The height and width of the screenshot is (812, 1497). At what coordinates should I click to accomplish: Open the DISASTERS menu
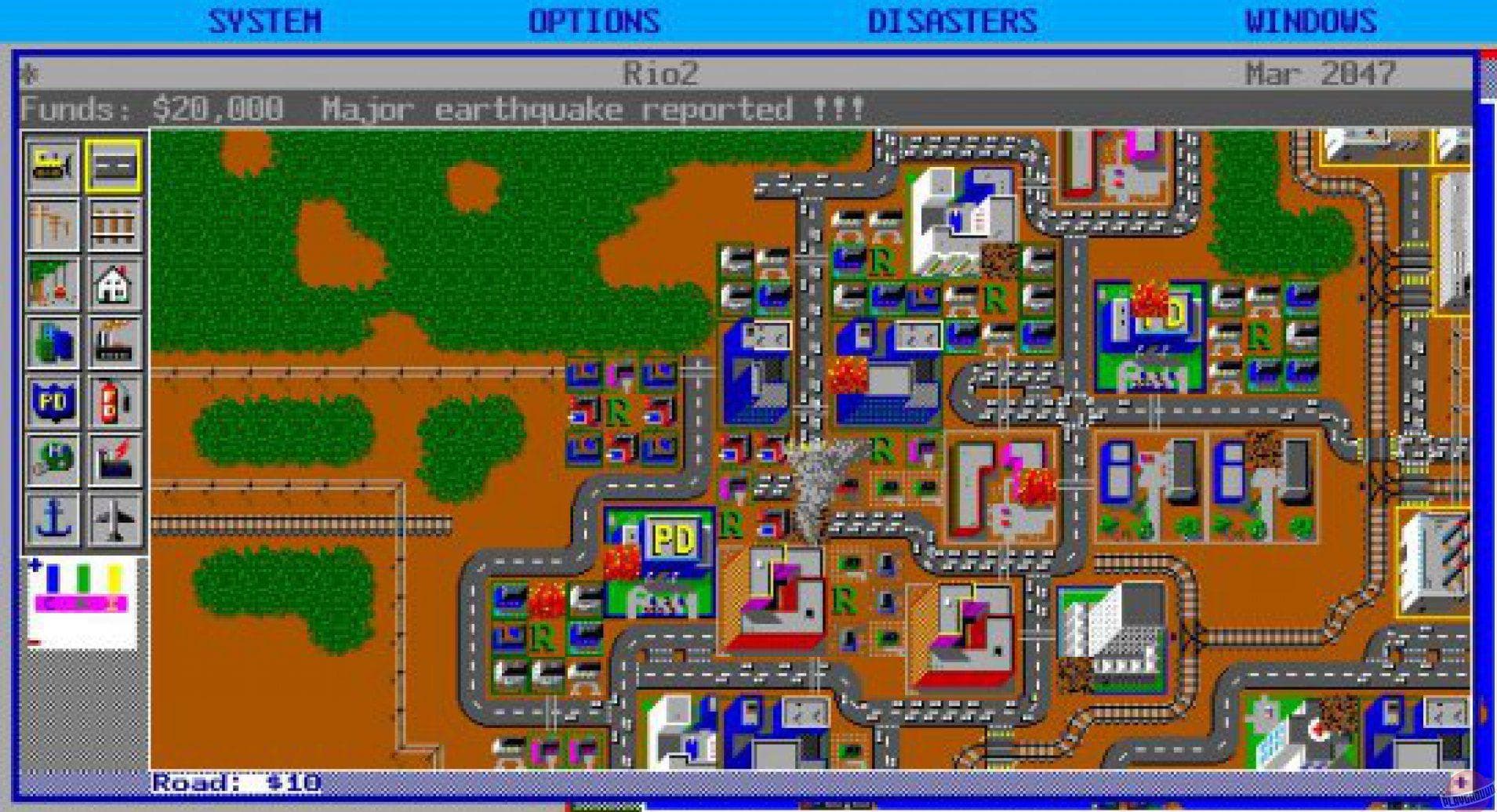coord(954,20)
